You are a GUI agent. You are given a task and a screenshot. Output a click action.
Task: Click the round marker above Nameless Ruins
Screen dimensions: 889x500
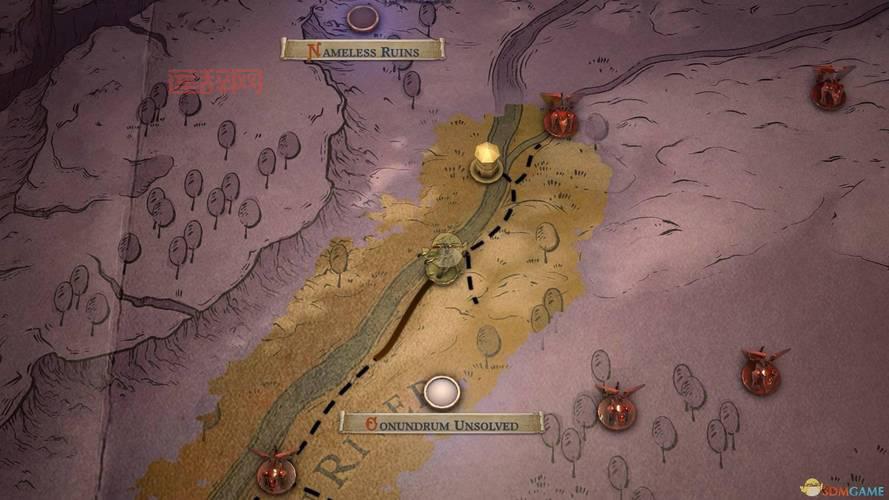[361, 16]
